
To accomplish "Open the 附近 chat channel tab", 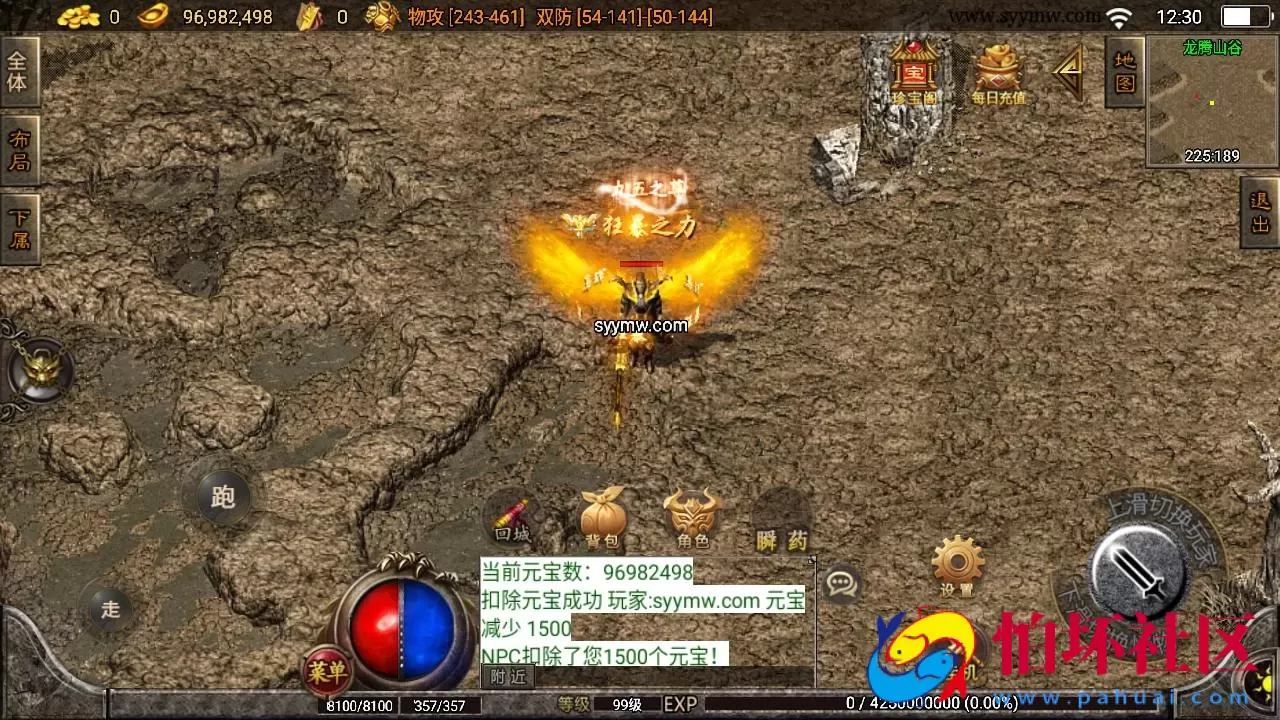I will [x=506, y=675].
